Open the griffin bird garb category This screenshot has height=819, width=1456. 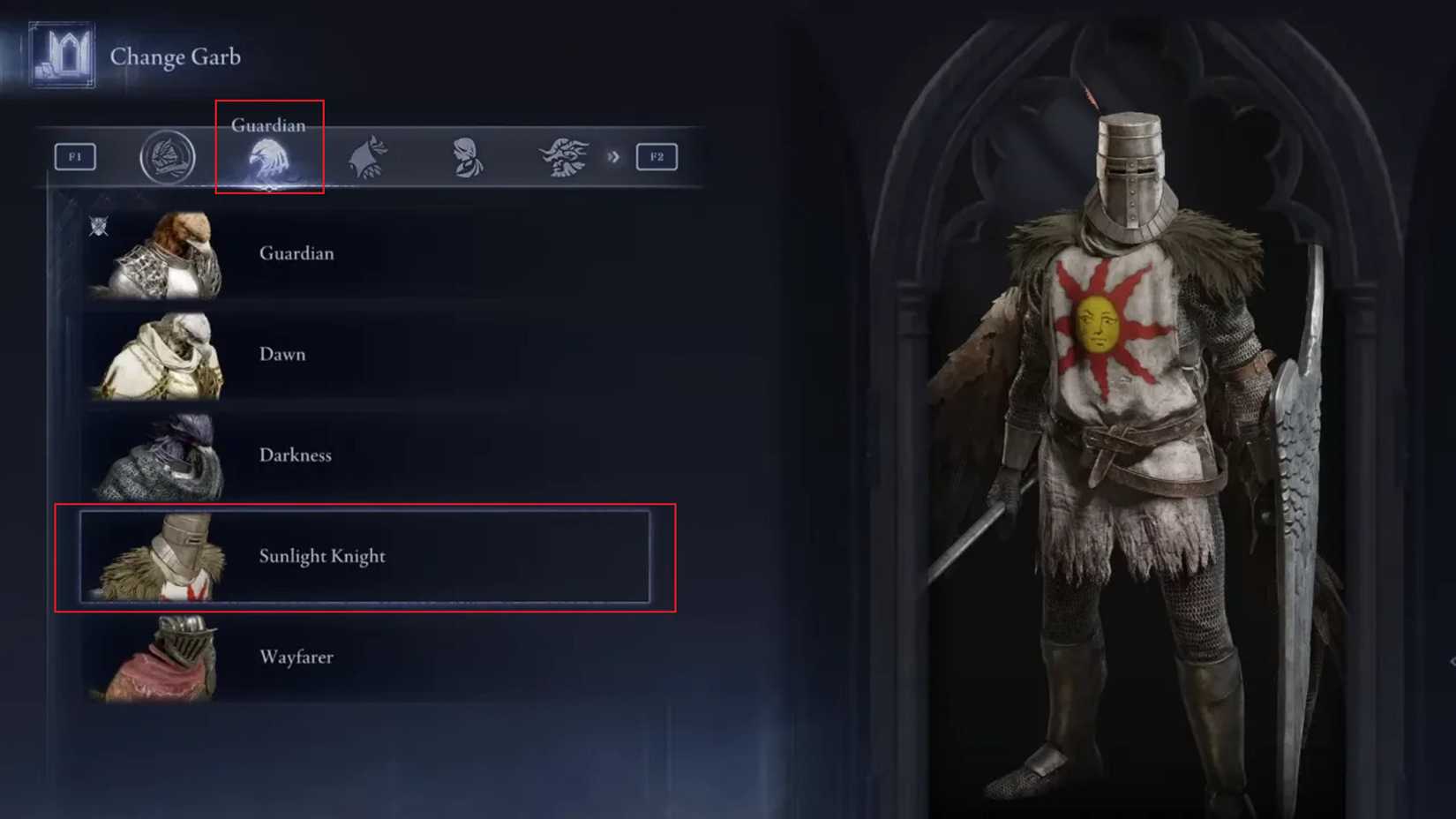coord(370,156)
